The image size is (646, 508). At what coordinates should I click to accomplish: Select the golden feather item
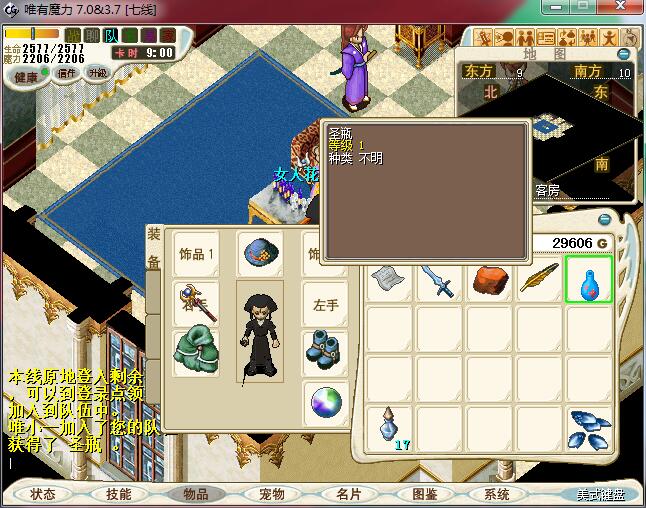click(538, 280)
